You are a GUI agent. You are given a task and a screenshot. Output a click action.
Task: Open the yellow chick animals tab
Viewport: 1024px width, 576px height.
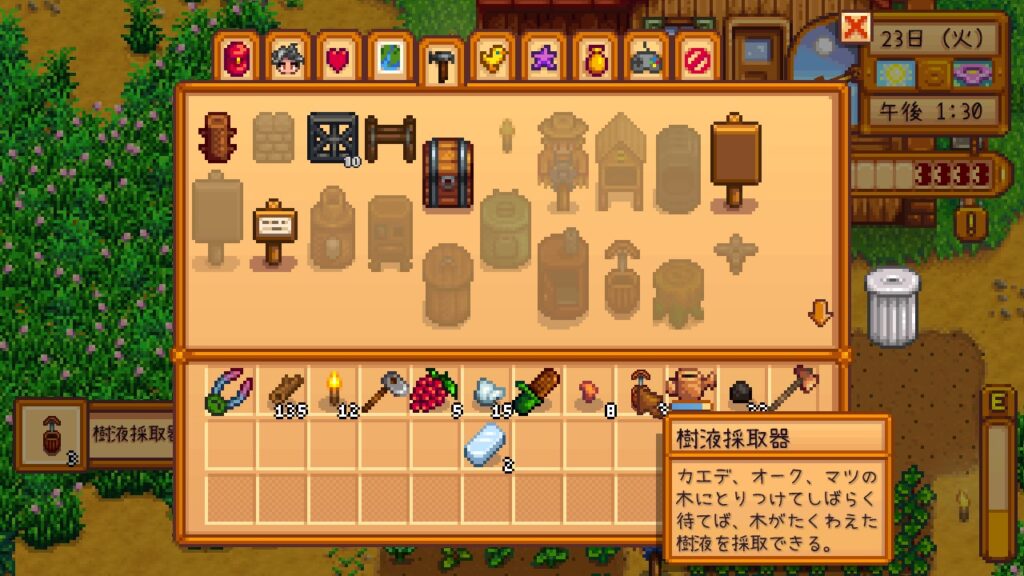(x=493, y=59)
